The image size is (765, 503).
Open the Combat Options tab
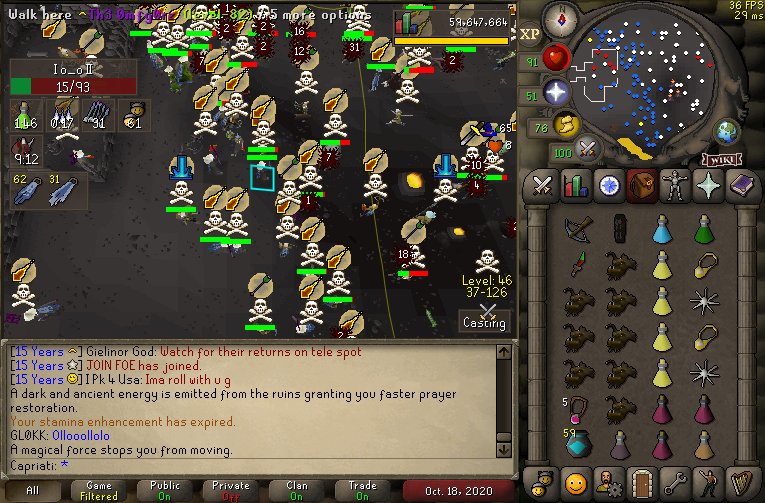543,186
